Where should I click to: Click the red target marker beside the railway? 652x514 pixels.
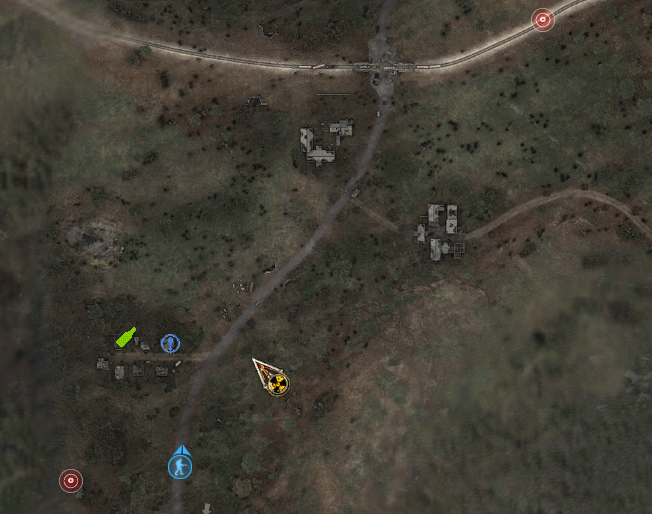point(542,19)
